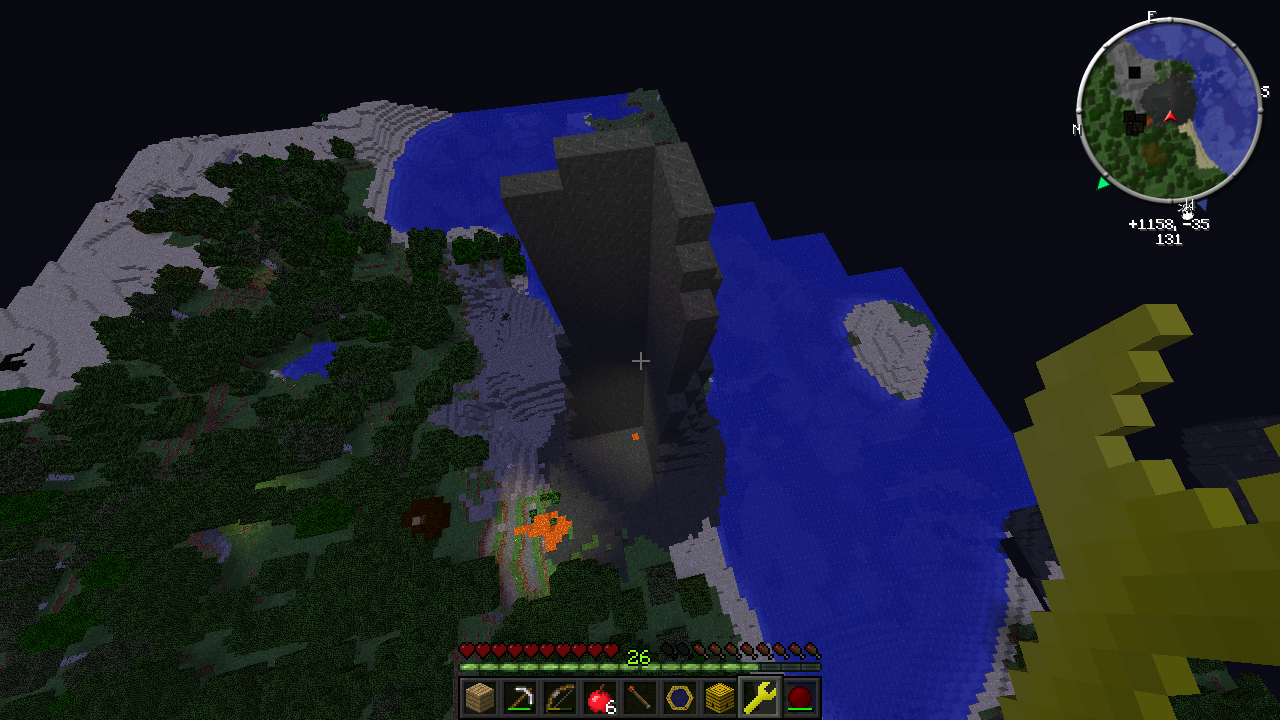Click the blue waypoint arrow below minimap
The image size is (1280, 720).
coord(1202,204)
